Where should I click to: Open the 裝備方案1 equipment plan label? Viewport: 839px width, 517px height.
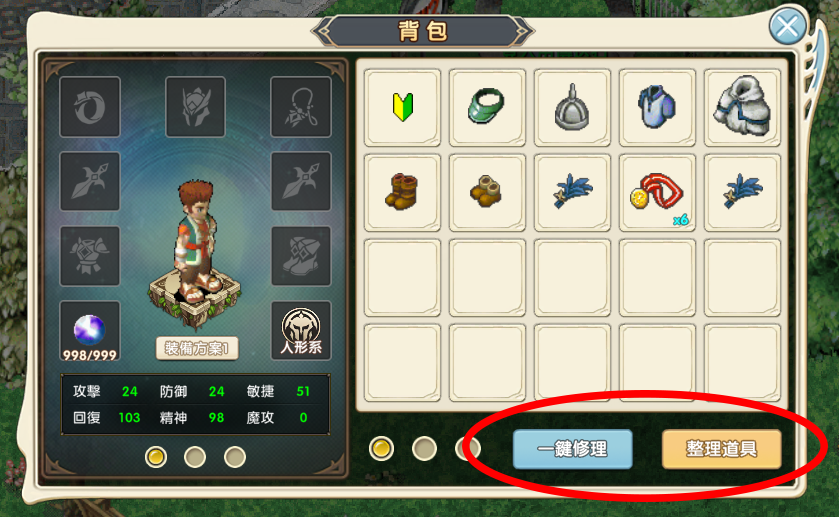197,348
